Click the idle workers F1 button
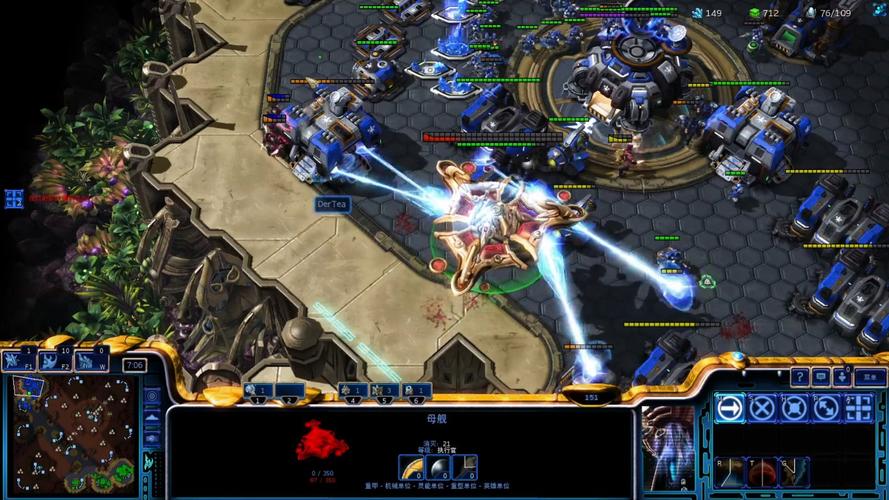This screenshot has width=889, height=500. point(19,360)
